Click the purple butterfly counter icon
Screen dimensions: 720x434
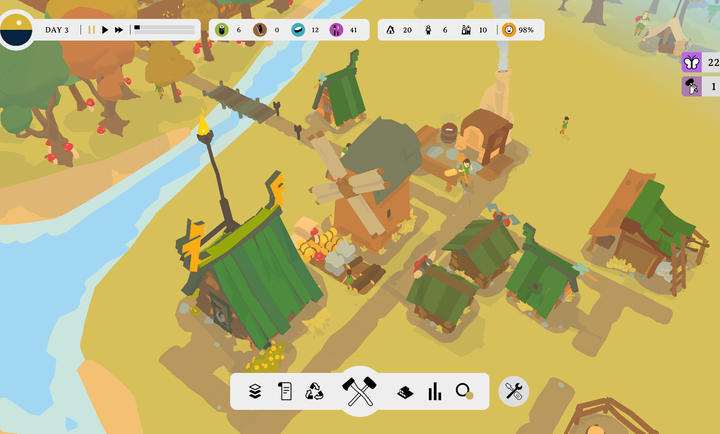(x=691, y=62)
